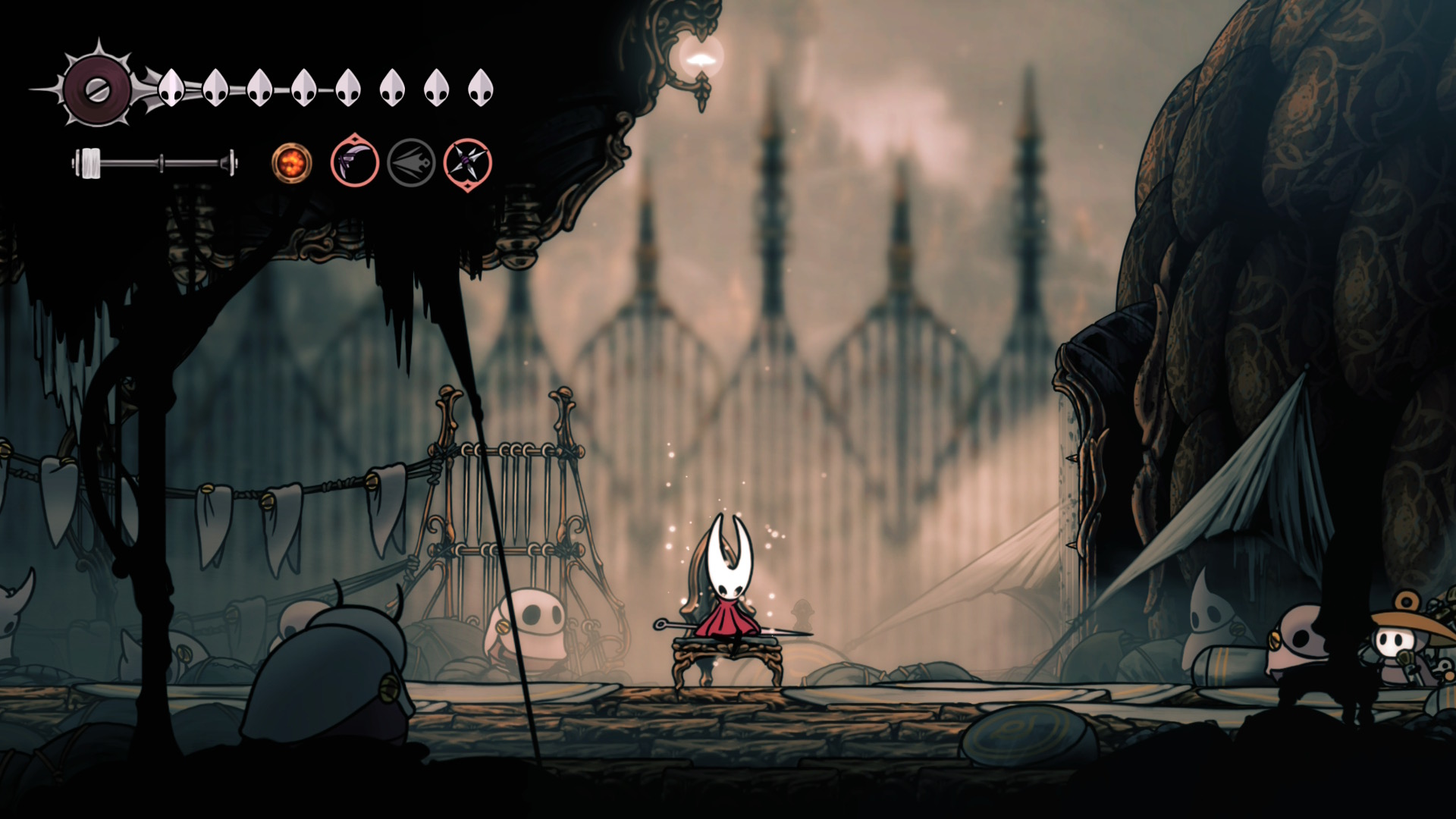
Task: Activate the four-pointed spiked star tool
Action: tap(468, 163)
